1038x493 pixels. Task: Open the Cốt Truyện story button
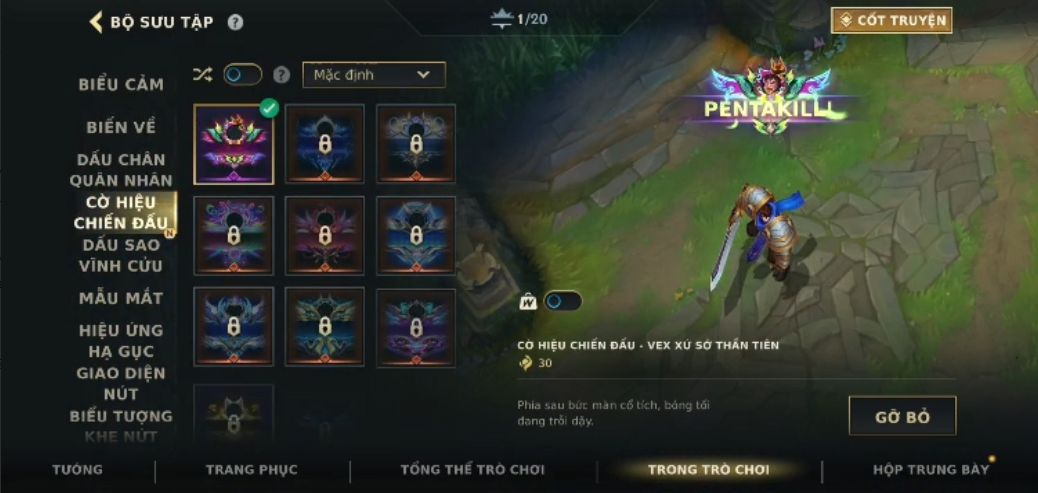[x=891, y=20]
